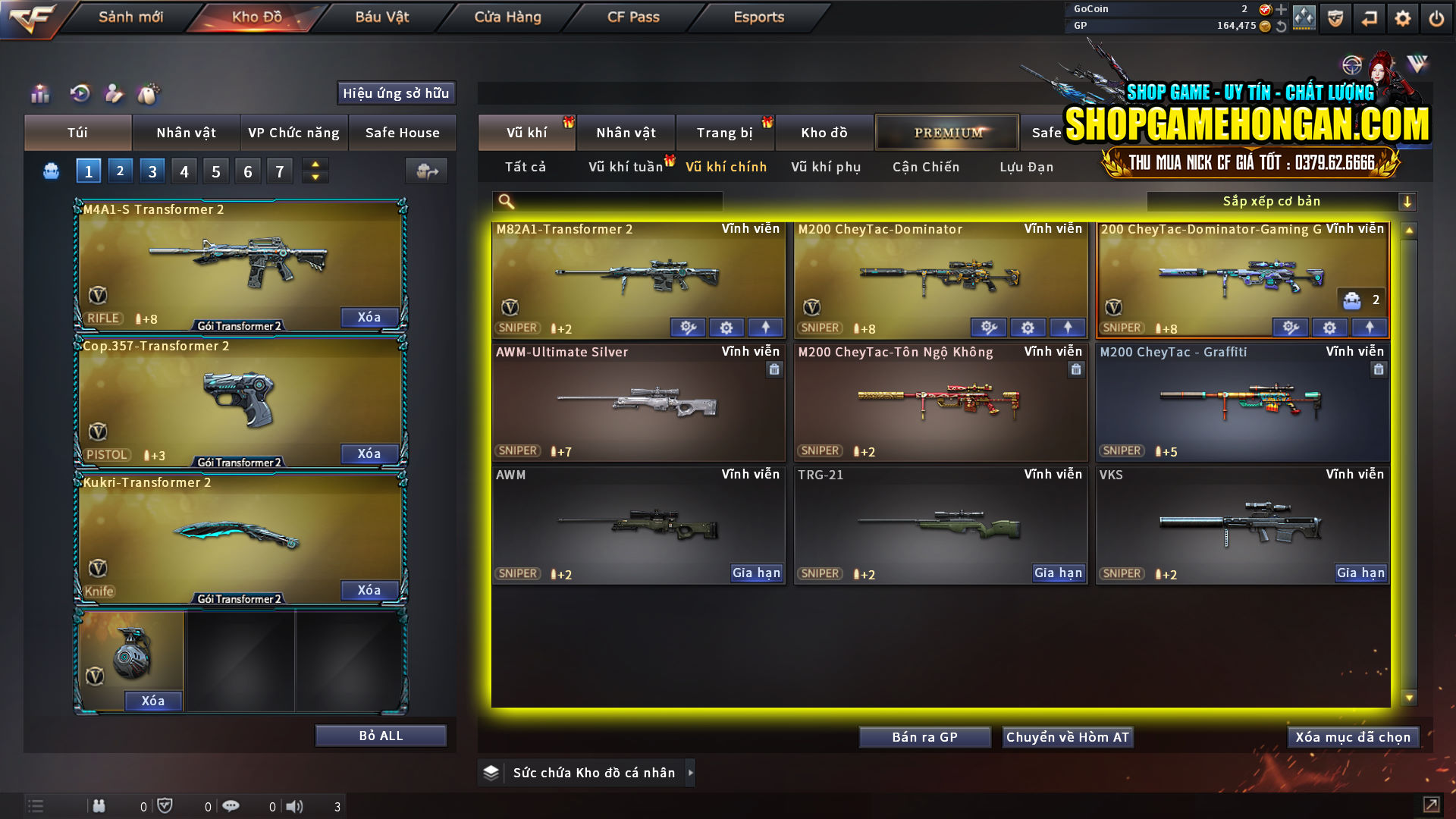The height and width of the screenshot is (819, 1456).
Task: Click the Bán ra GP button
Action: (924, 736)
